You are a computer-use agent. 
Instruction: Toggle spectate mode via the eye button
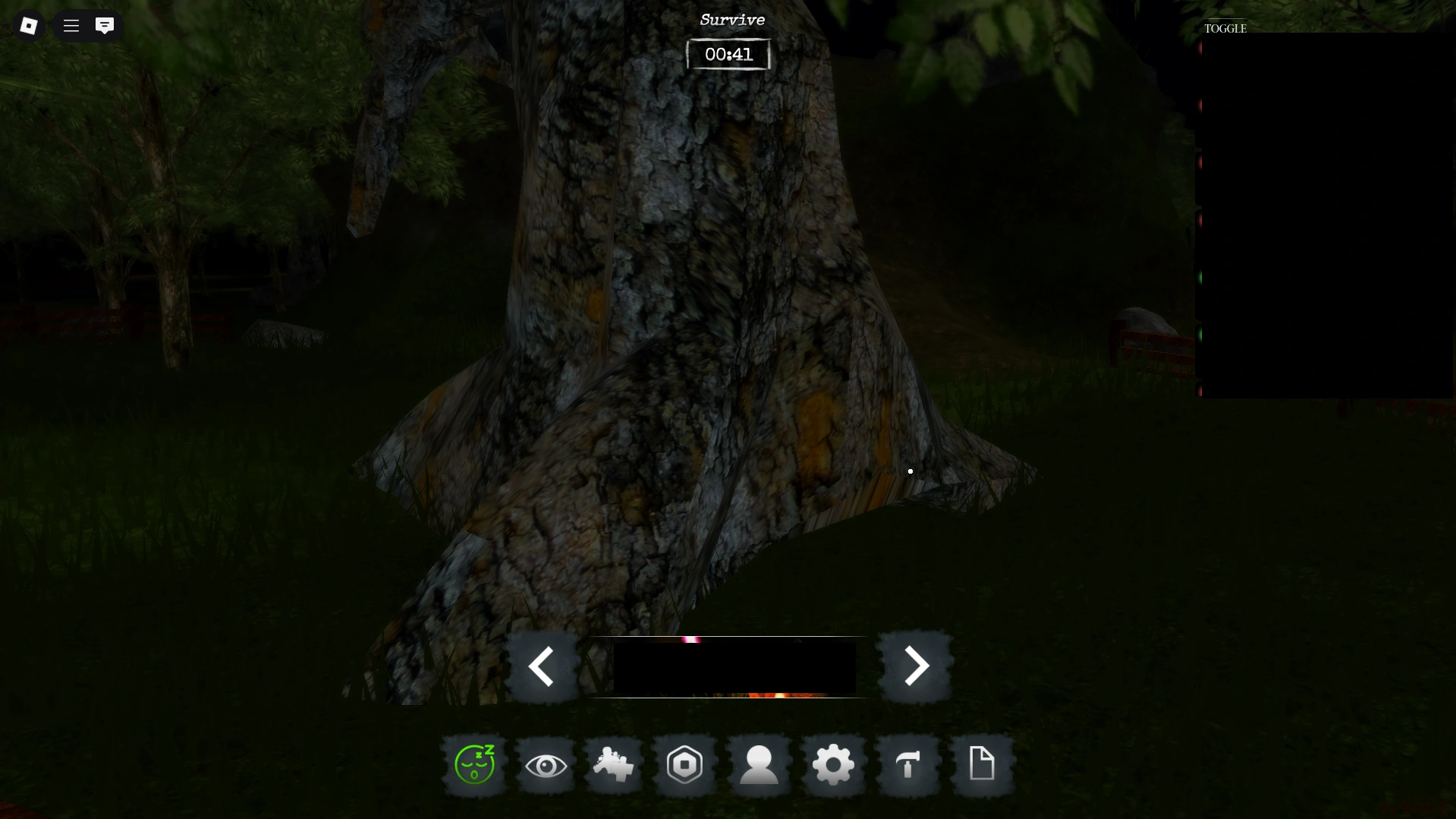pyautogui.click(x=547, y=765)
